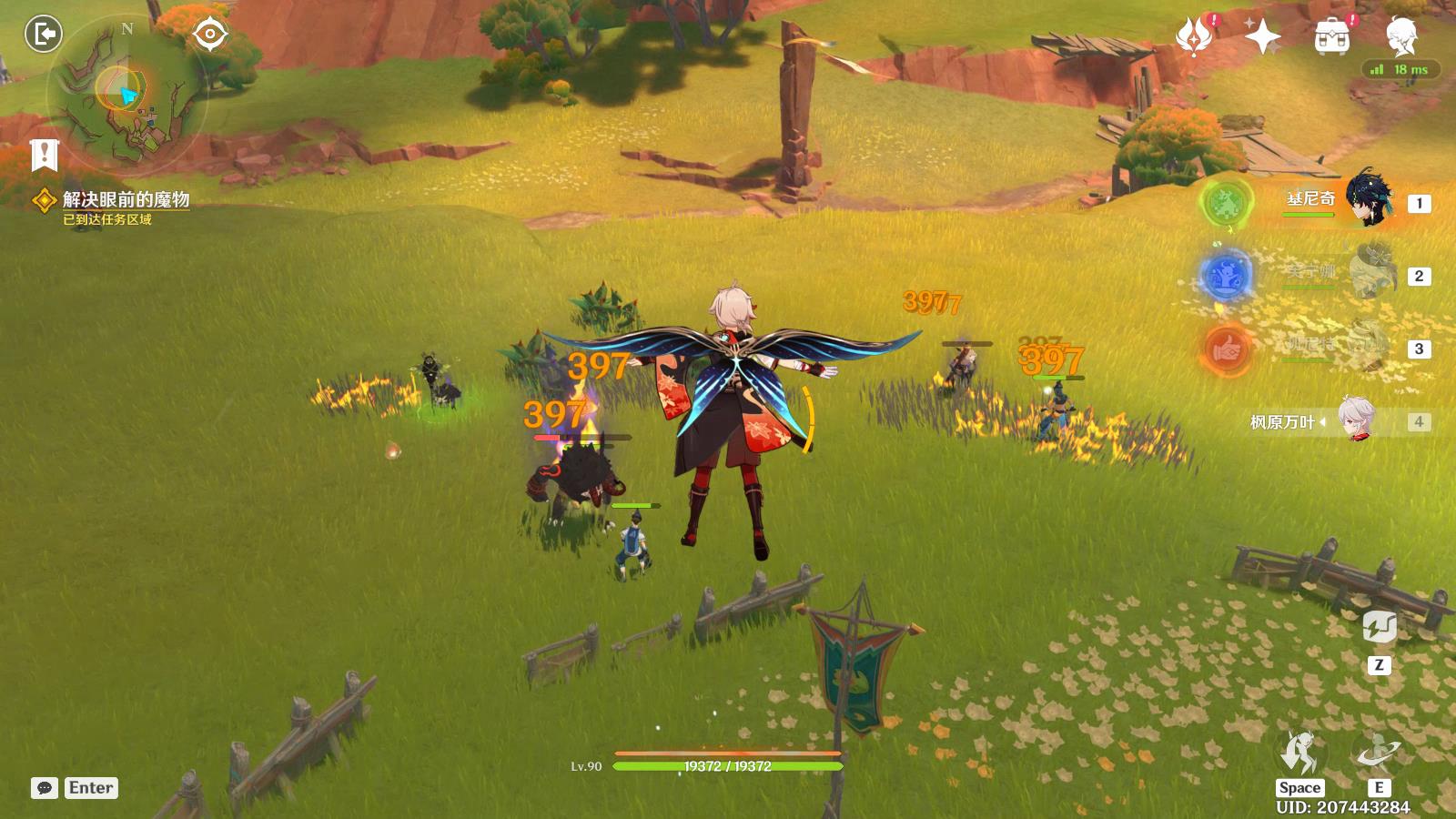Open the quest banner icon with exclamation mark
This screenshot has width=1456, height=819.
(44, 155)
